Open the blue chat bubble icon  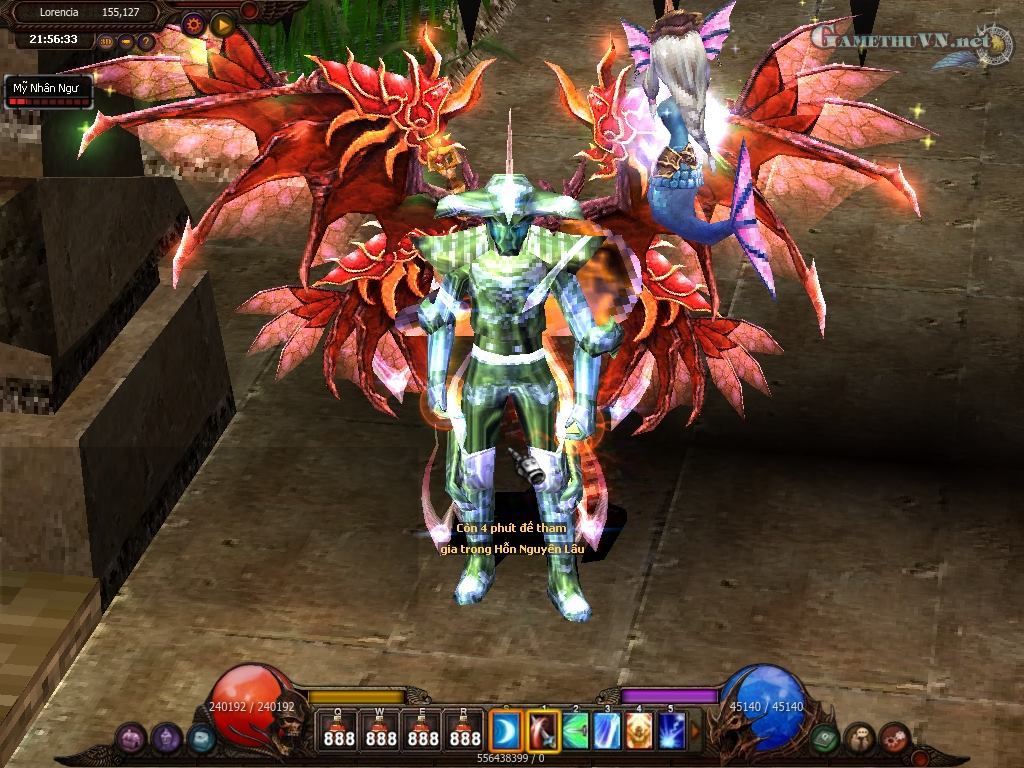pyautogui.click(x=201, y=738)
